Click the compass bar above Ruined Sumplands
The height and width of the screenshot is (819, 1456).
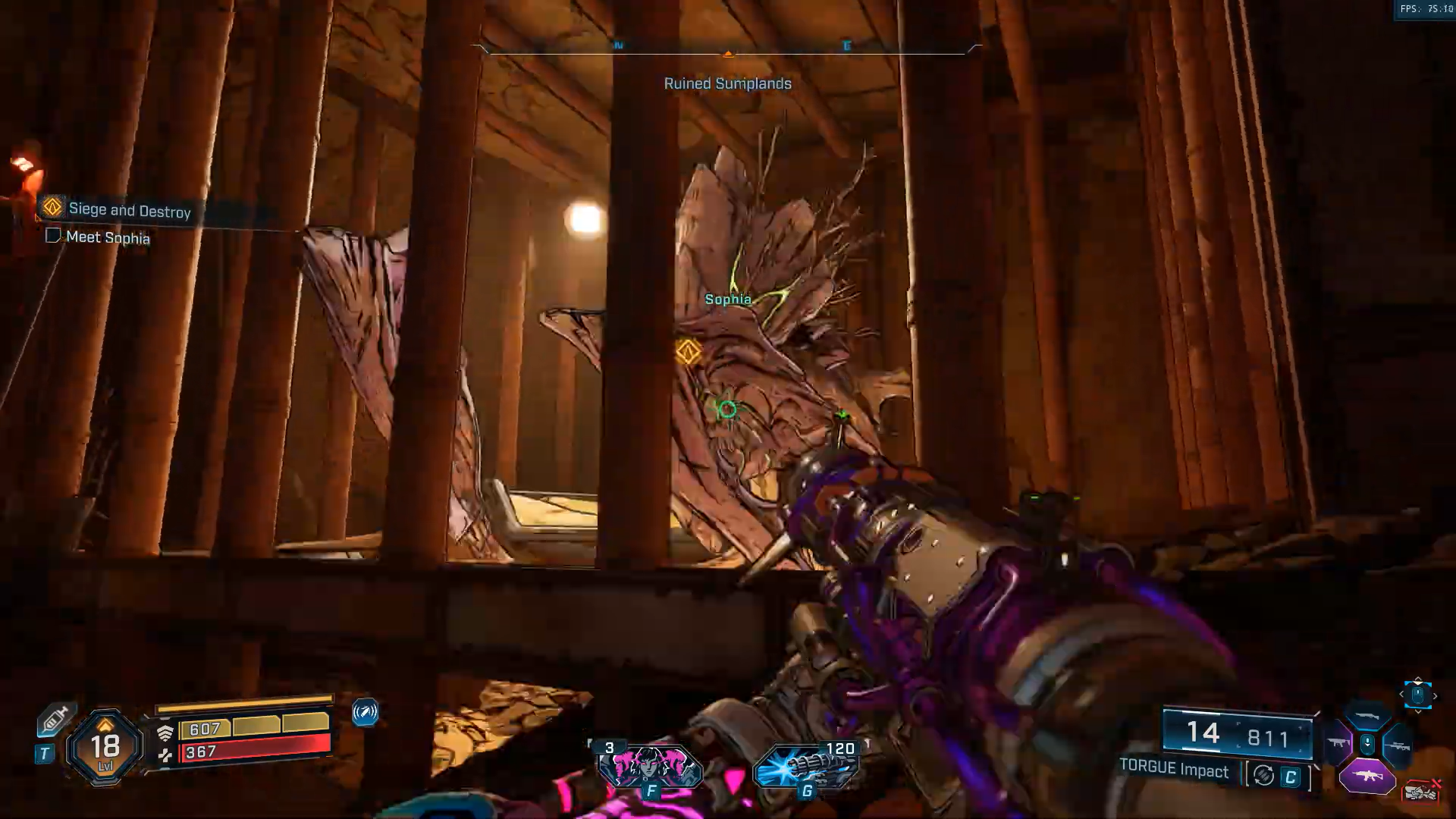point(727,49)
